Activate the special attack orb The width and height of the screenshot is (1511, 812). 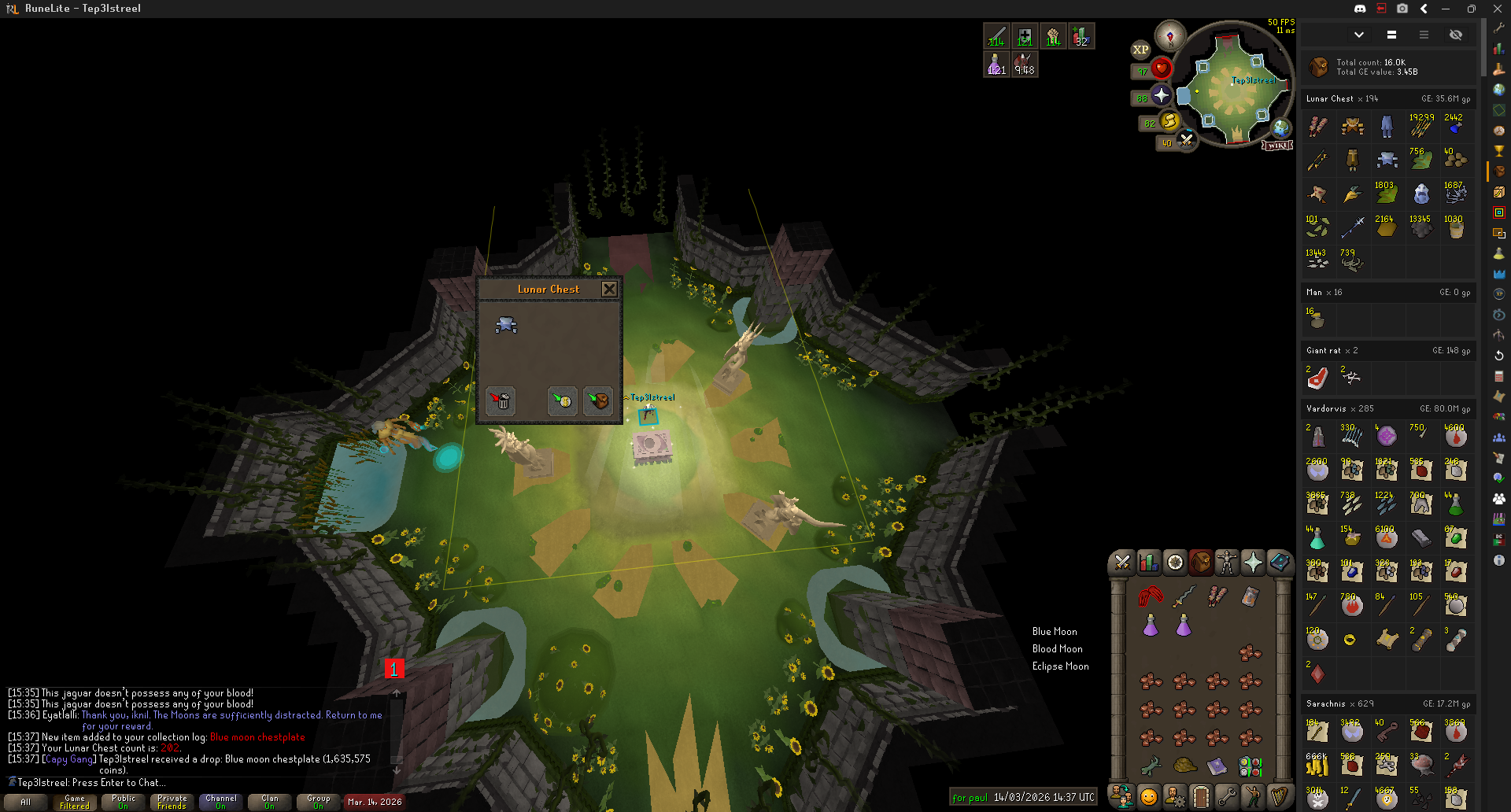[1186, 140]
